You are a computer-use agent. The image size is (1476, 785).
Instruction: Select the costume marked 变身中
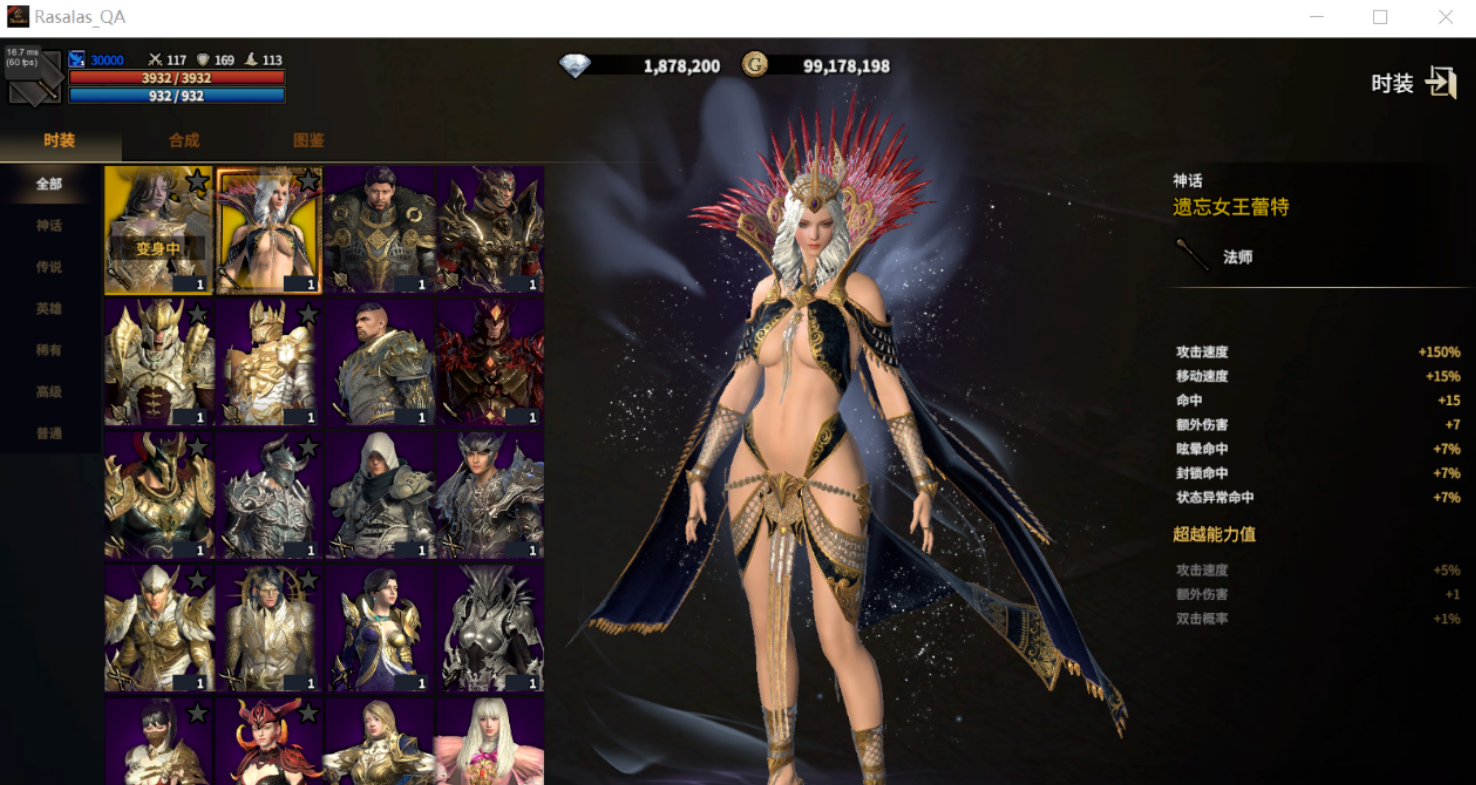coord(158,230)
